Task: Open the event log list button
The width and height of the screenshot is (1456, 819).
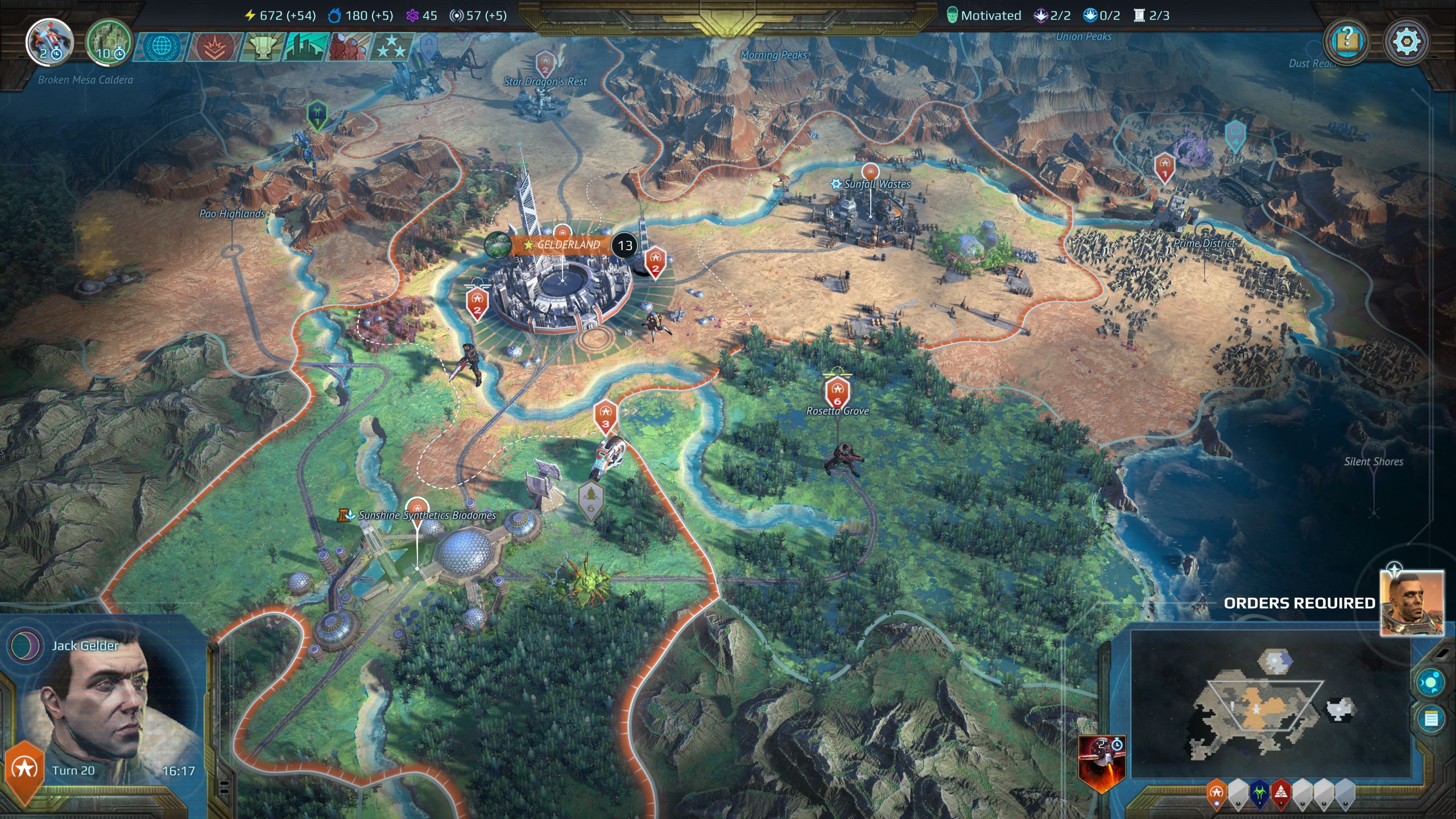Action: [x=1430, y=719]
